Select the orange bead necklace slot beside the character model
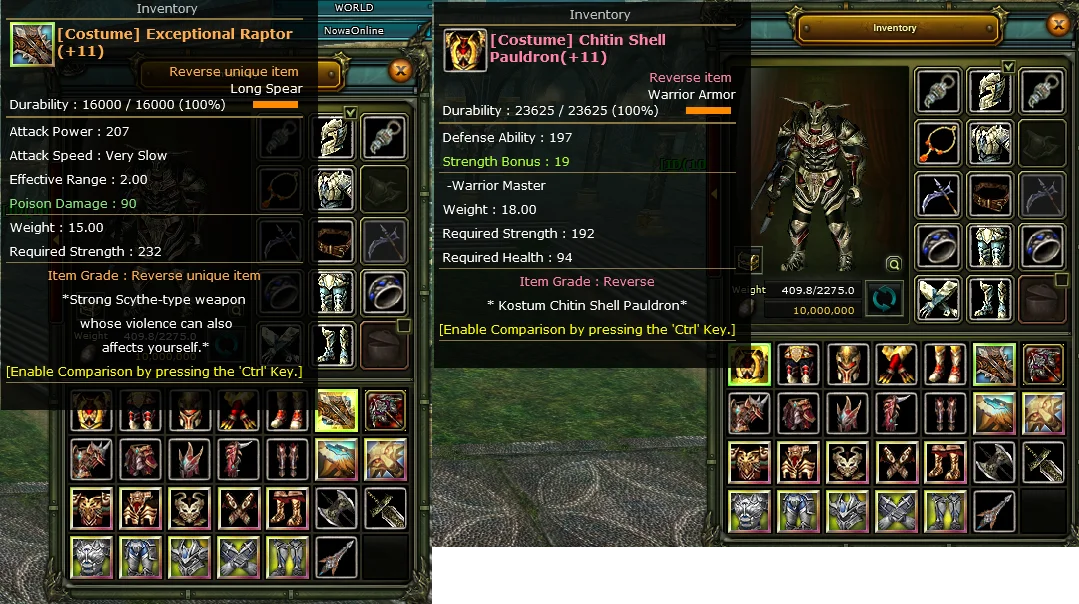This screenshot has height=604, width=1079. [938, 143]
